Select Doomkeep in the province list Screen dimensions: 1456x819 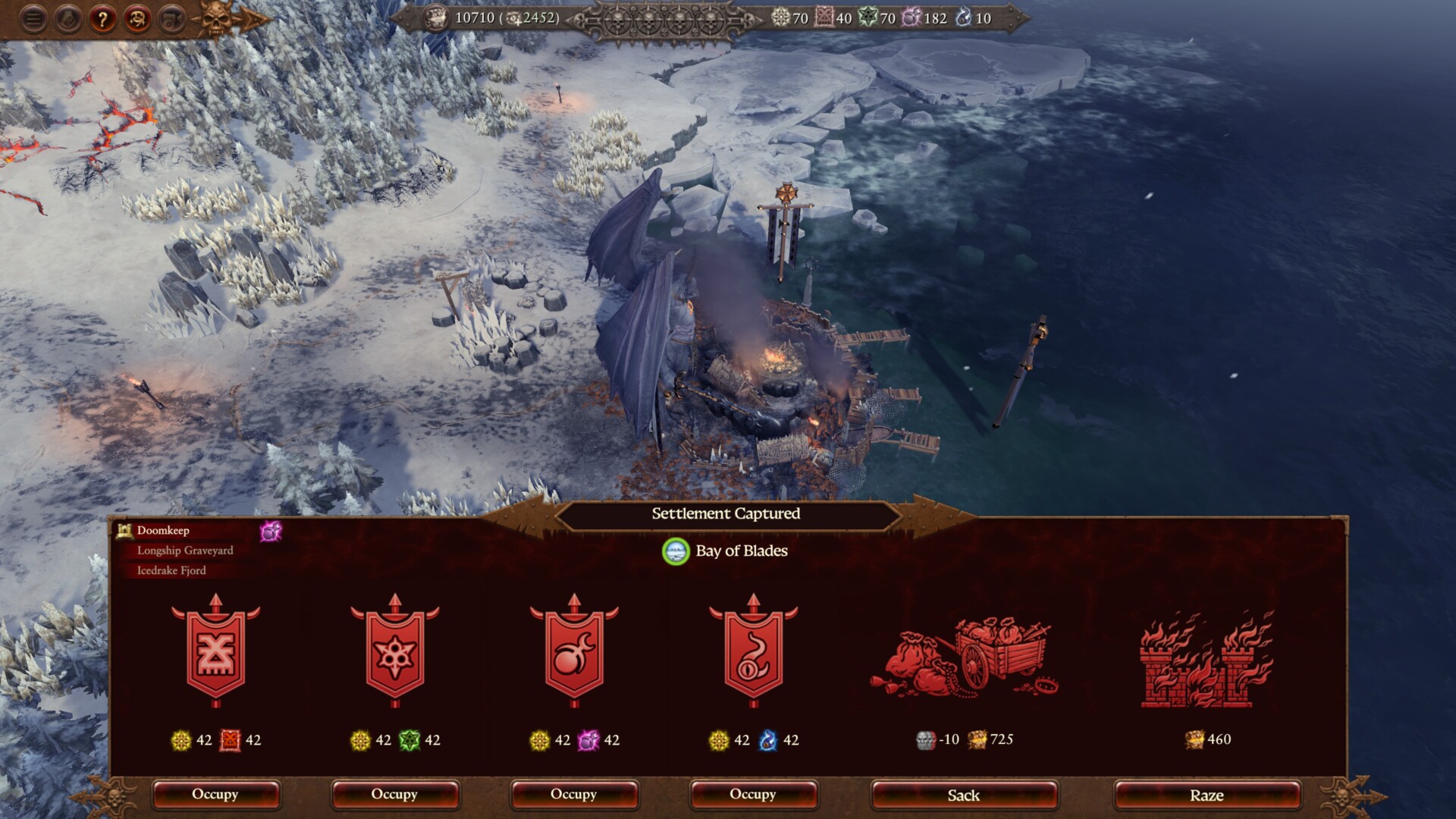pyautogui.click(x=163, y=531)
